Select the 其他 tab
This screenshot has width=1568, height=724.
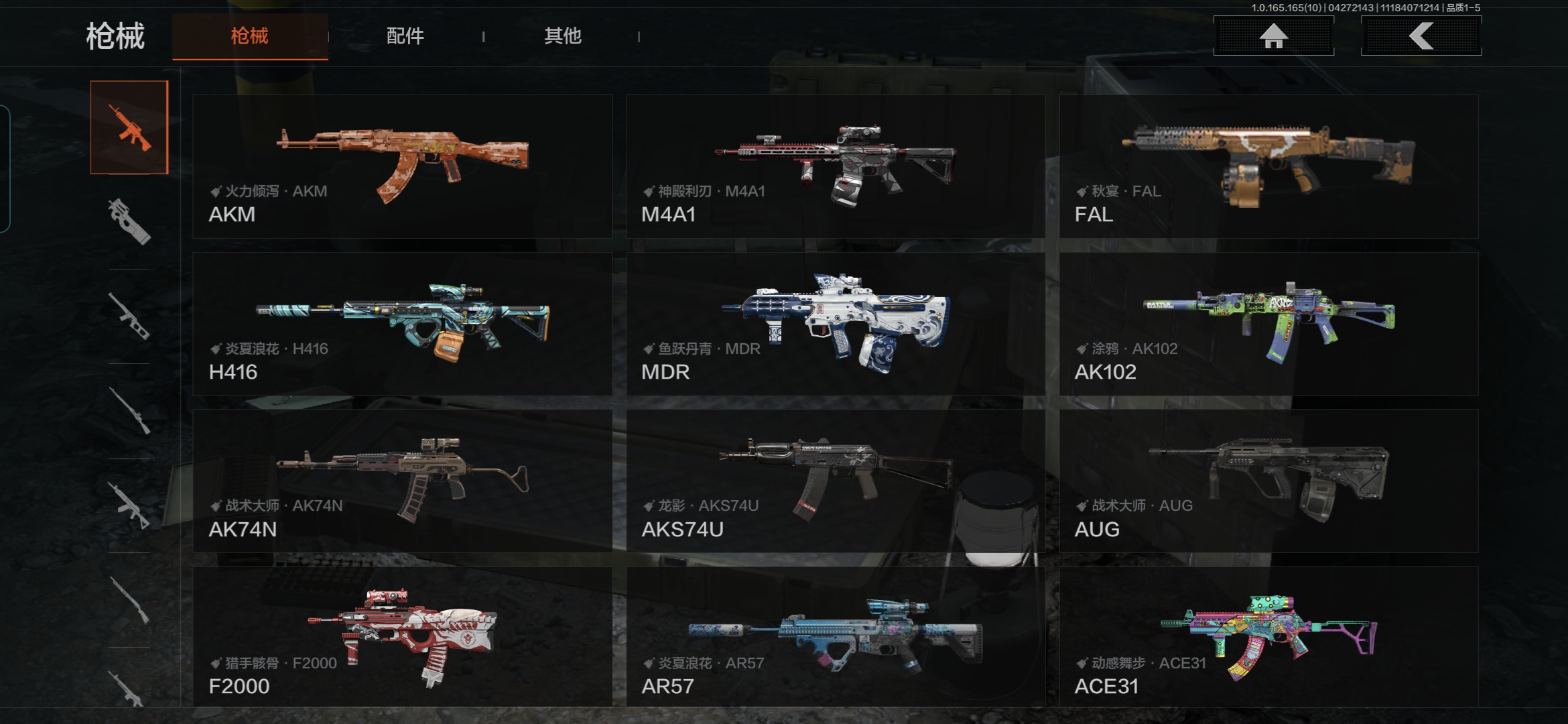point(562,36)
